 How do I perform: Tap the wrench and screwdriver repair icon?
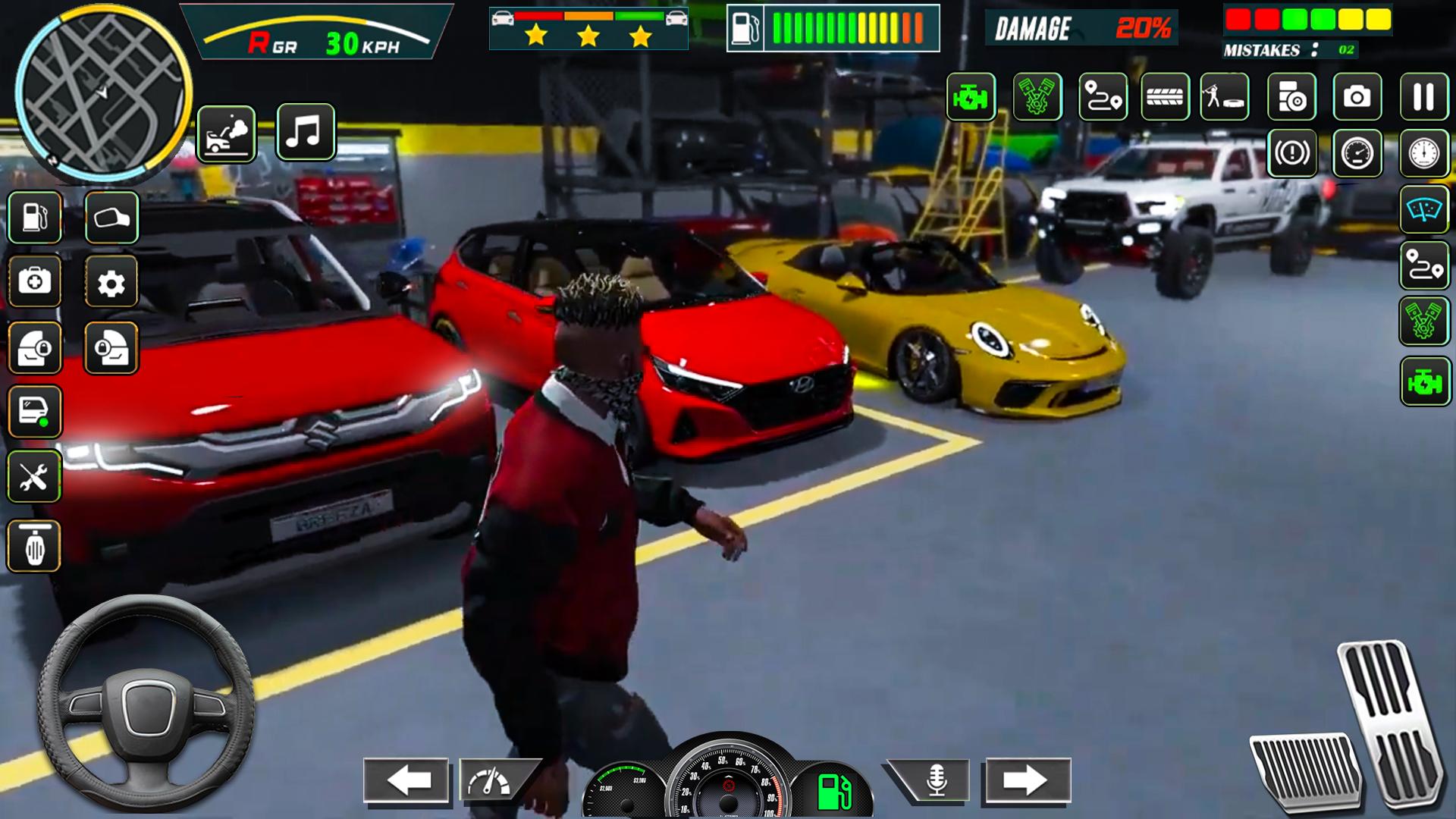click(x=34, y=477)
